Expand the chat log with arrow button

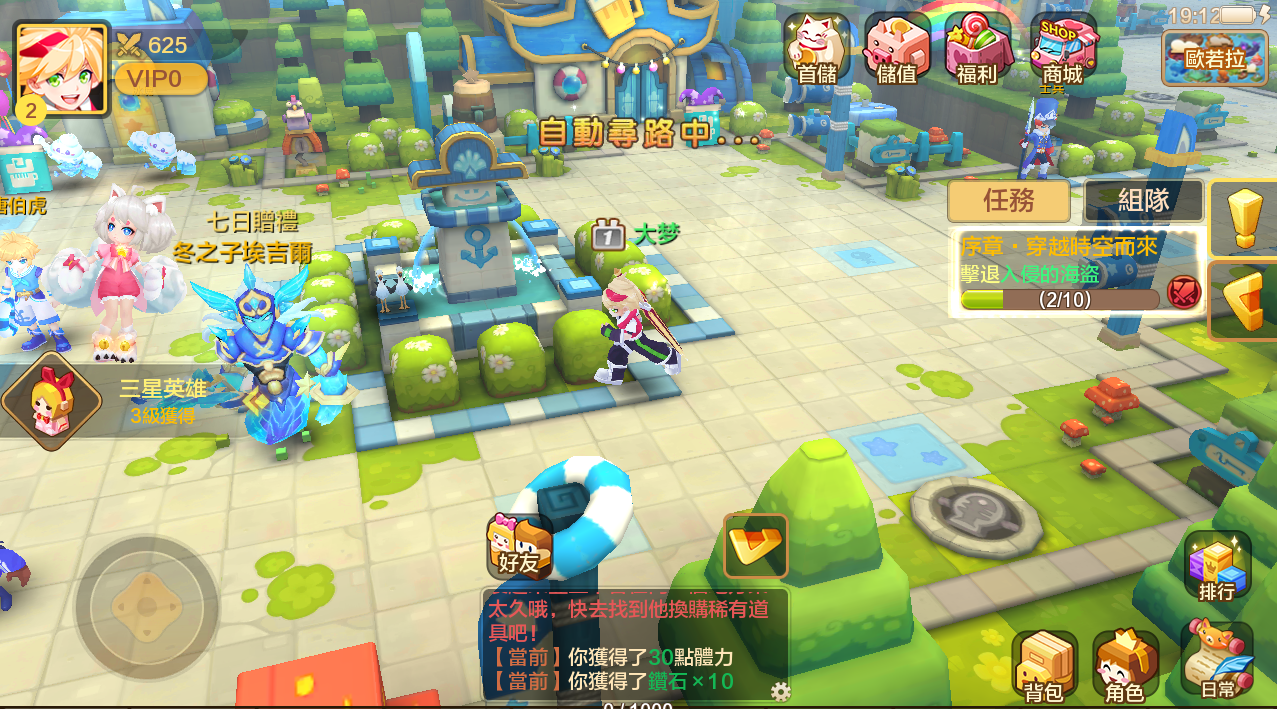coord(756,546)
